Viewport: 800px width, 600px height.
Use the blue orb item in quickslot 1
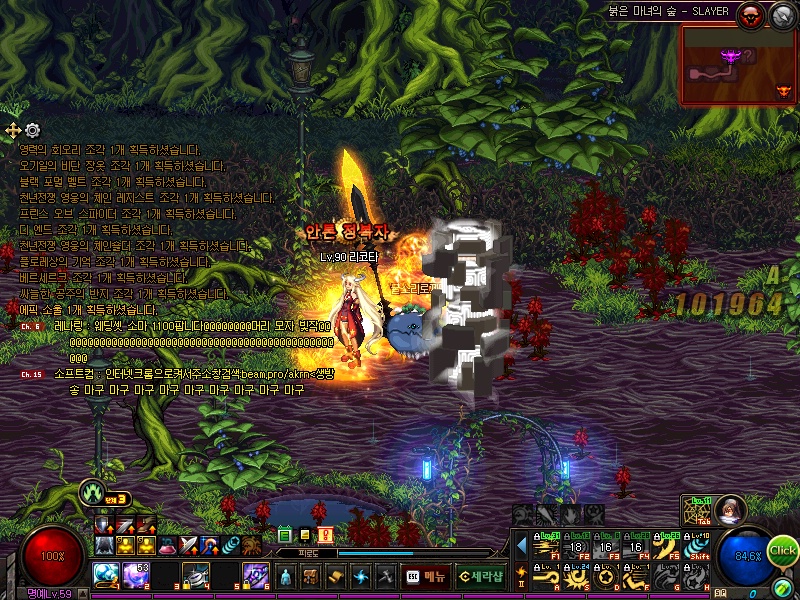(x=107, y=575)
